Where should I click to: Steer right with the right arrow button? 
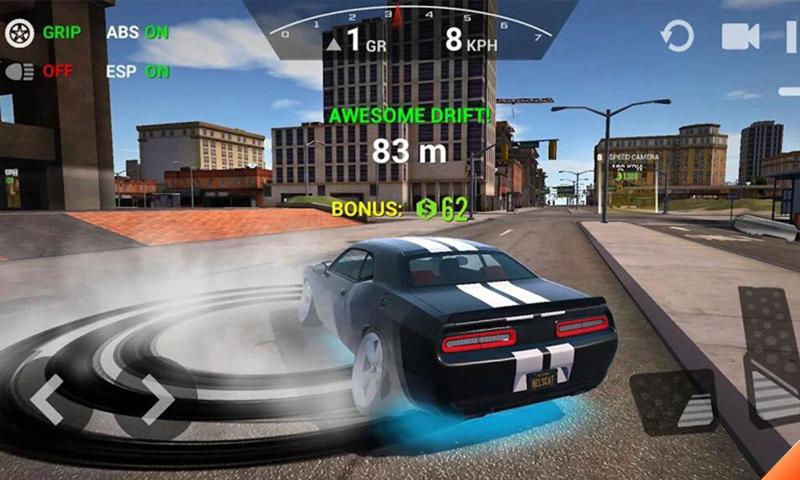[157, 400]
